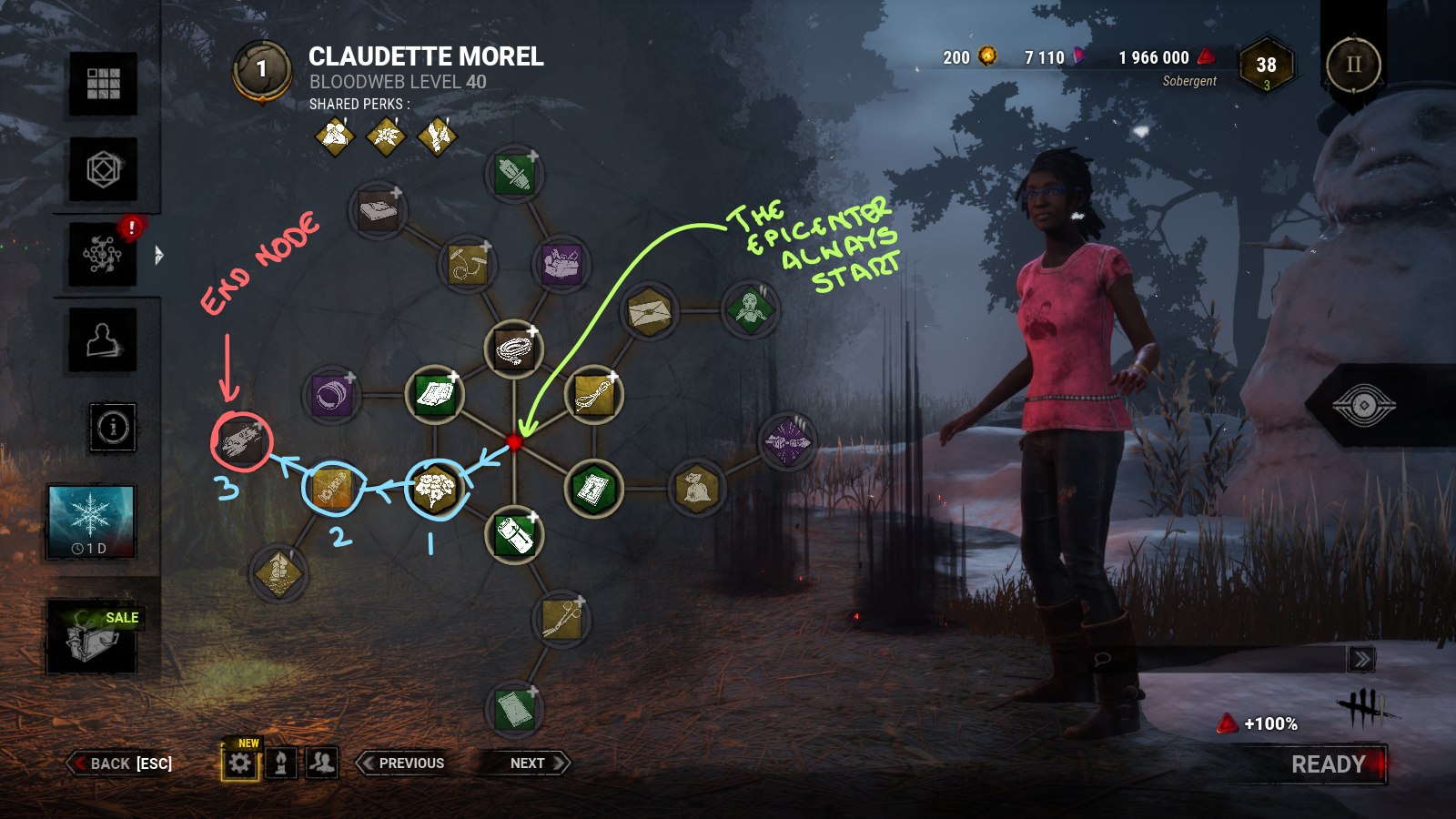
Task: Expand the chat with double-arrow button
Action: point(1361,659)
